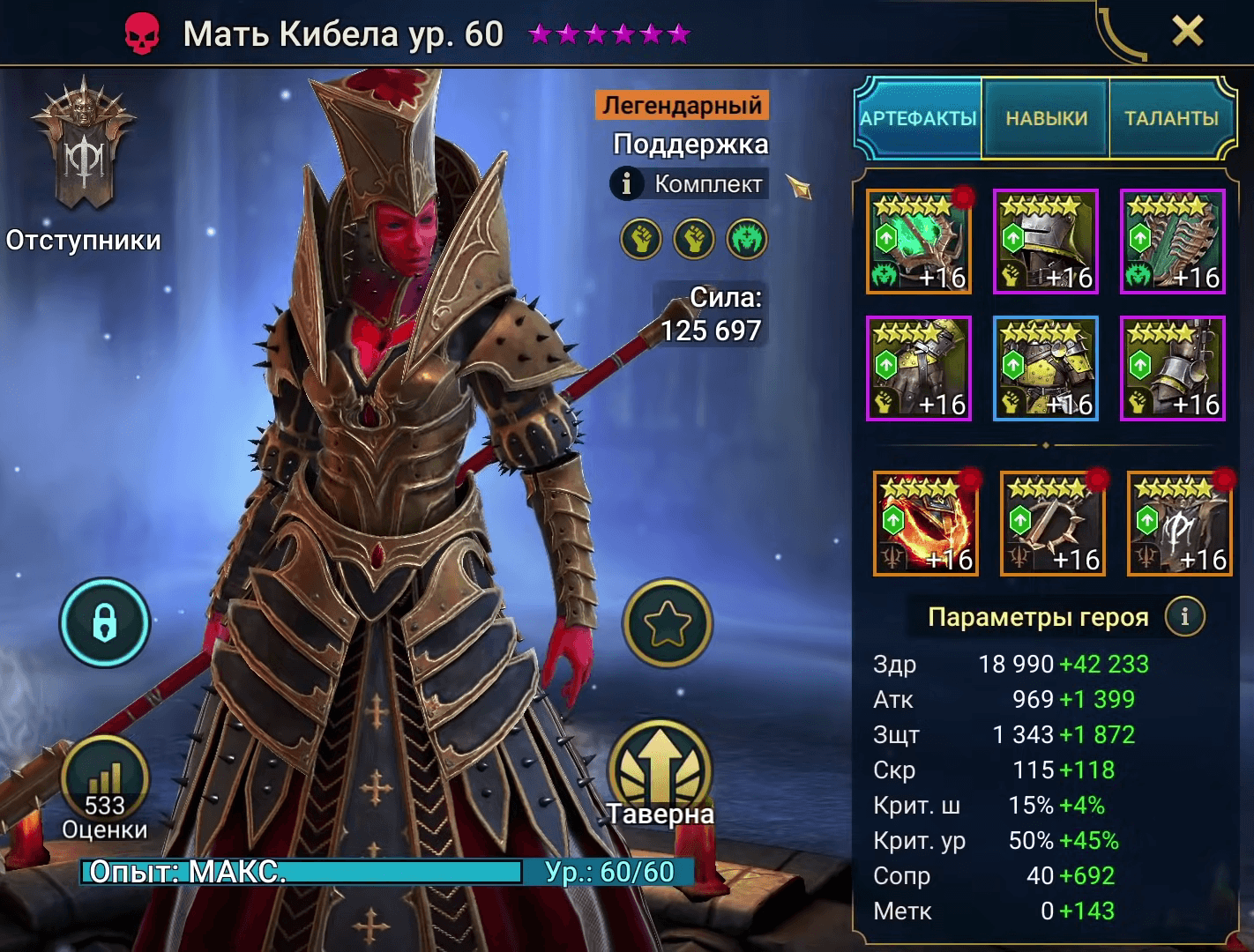Inspect the boots artifact slot
1254x952 pixels.
1172,368
